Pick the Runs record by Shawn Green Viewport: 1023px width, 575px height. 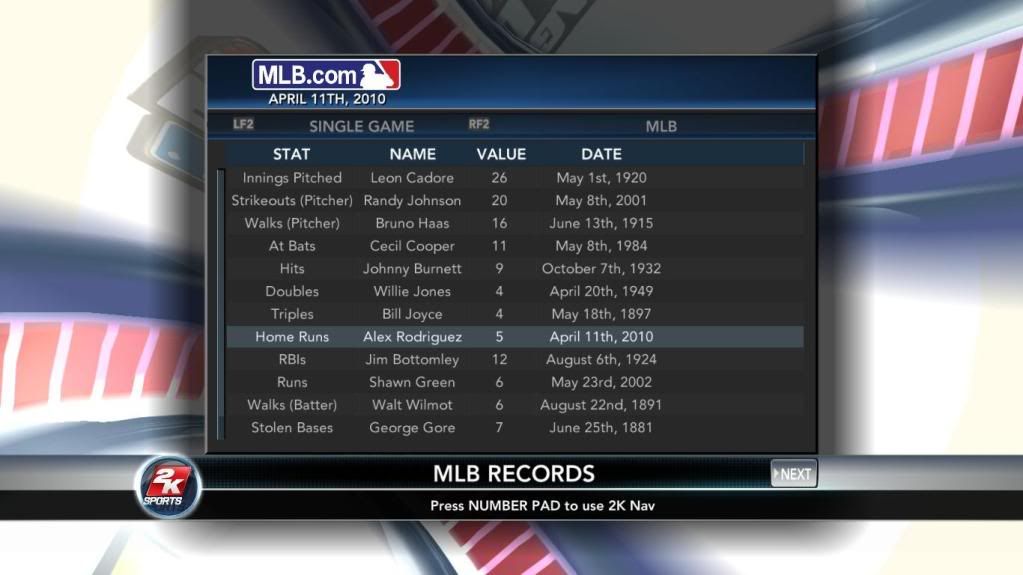coord(514,382)
